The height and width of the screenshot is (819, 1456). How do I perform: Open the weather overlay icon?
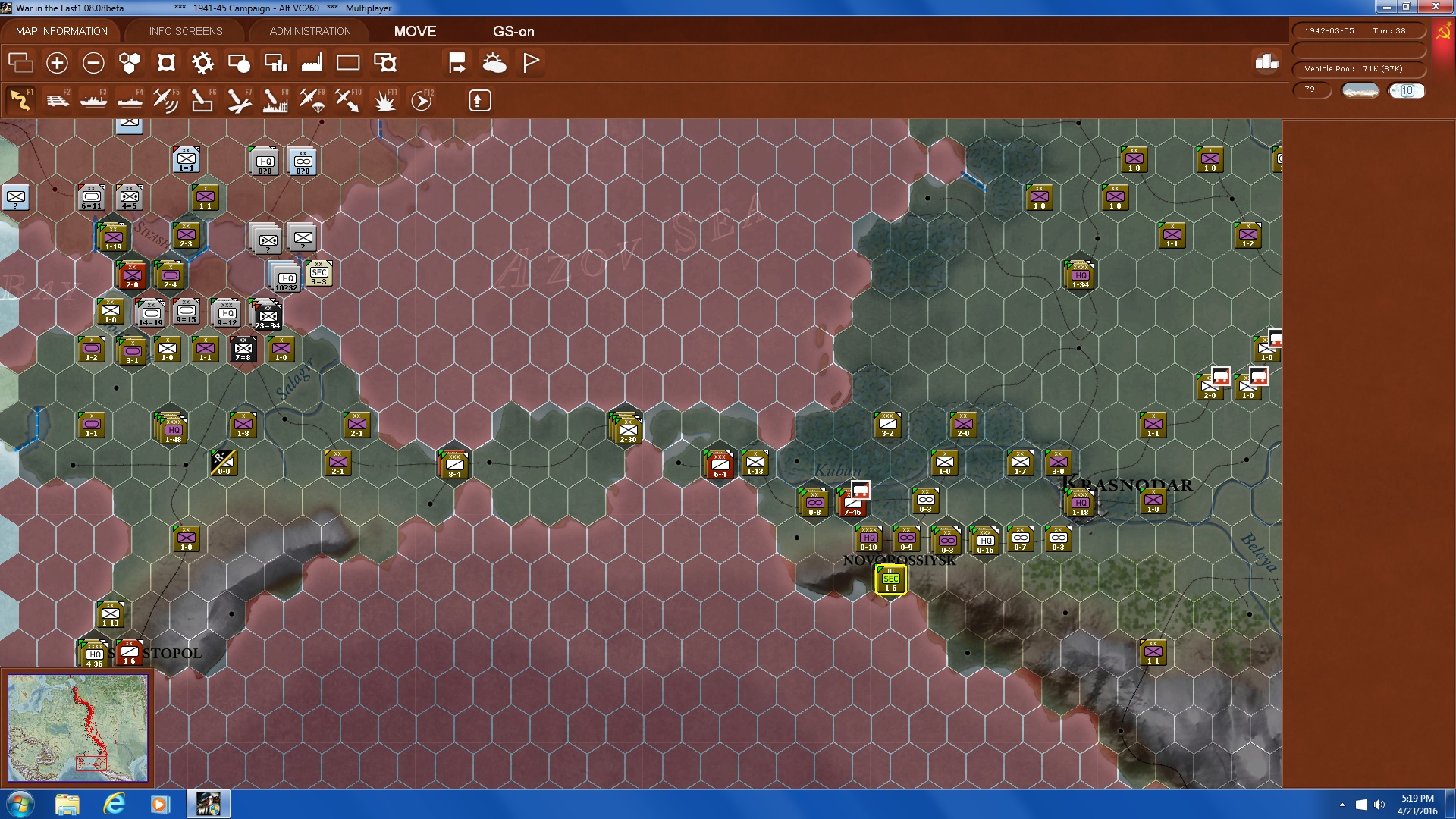[x=495, y=62]
